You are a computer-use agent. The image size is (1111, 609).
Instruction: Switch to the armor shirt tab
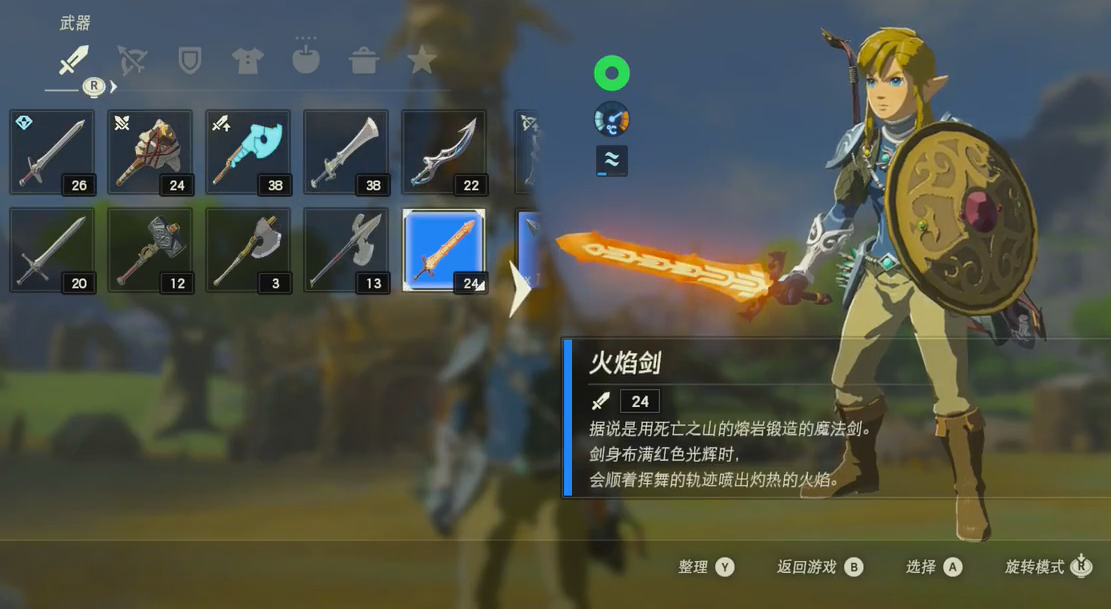click(x=247, y=61)
